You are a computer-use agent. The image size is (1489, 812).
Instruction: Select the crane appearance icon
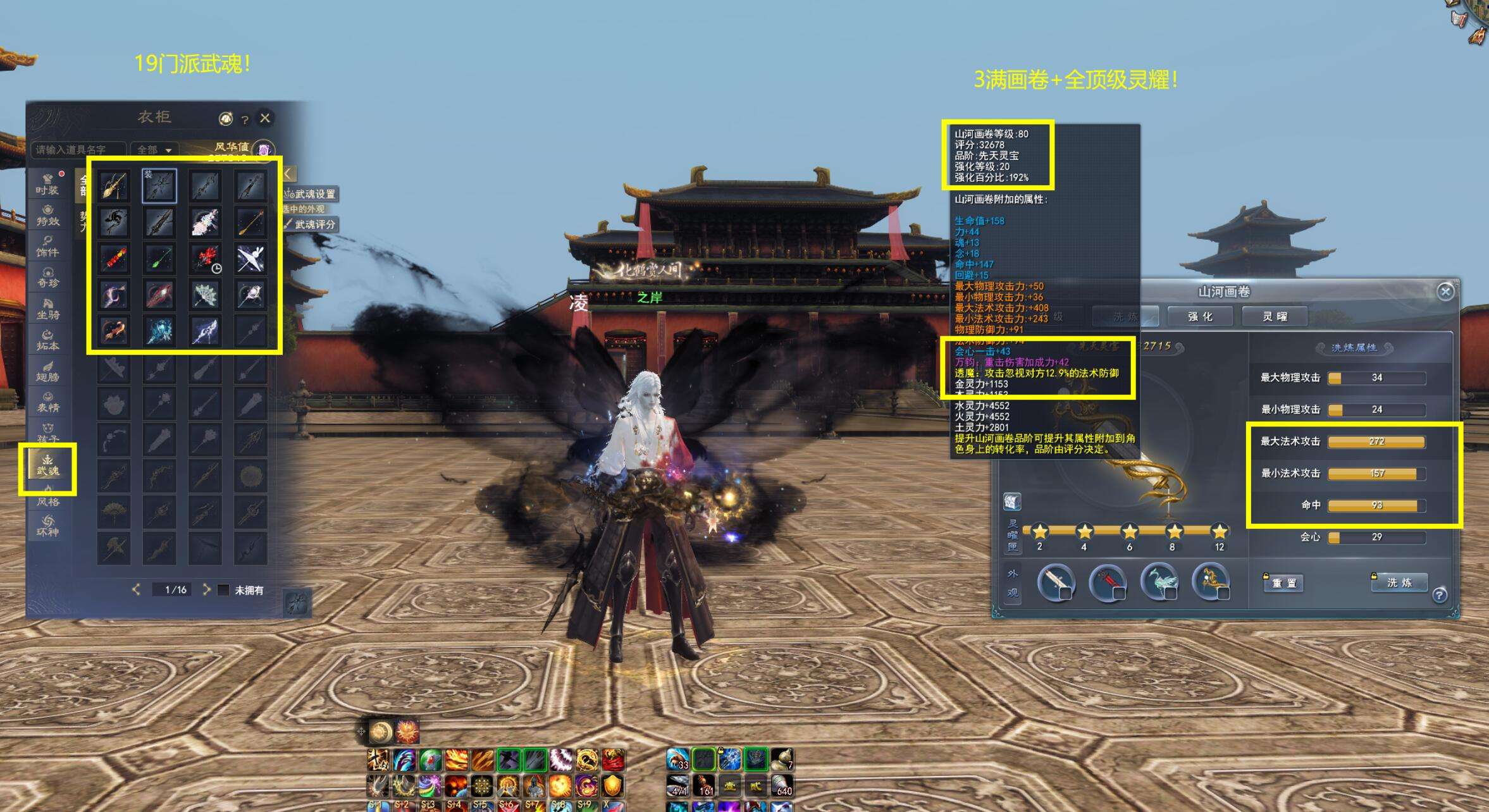[x=1159, y=581]
